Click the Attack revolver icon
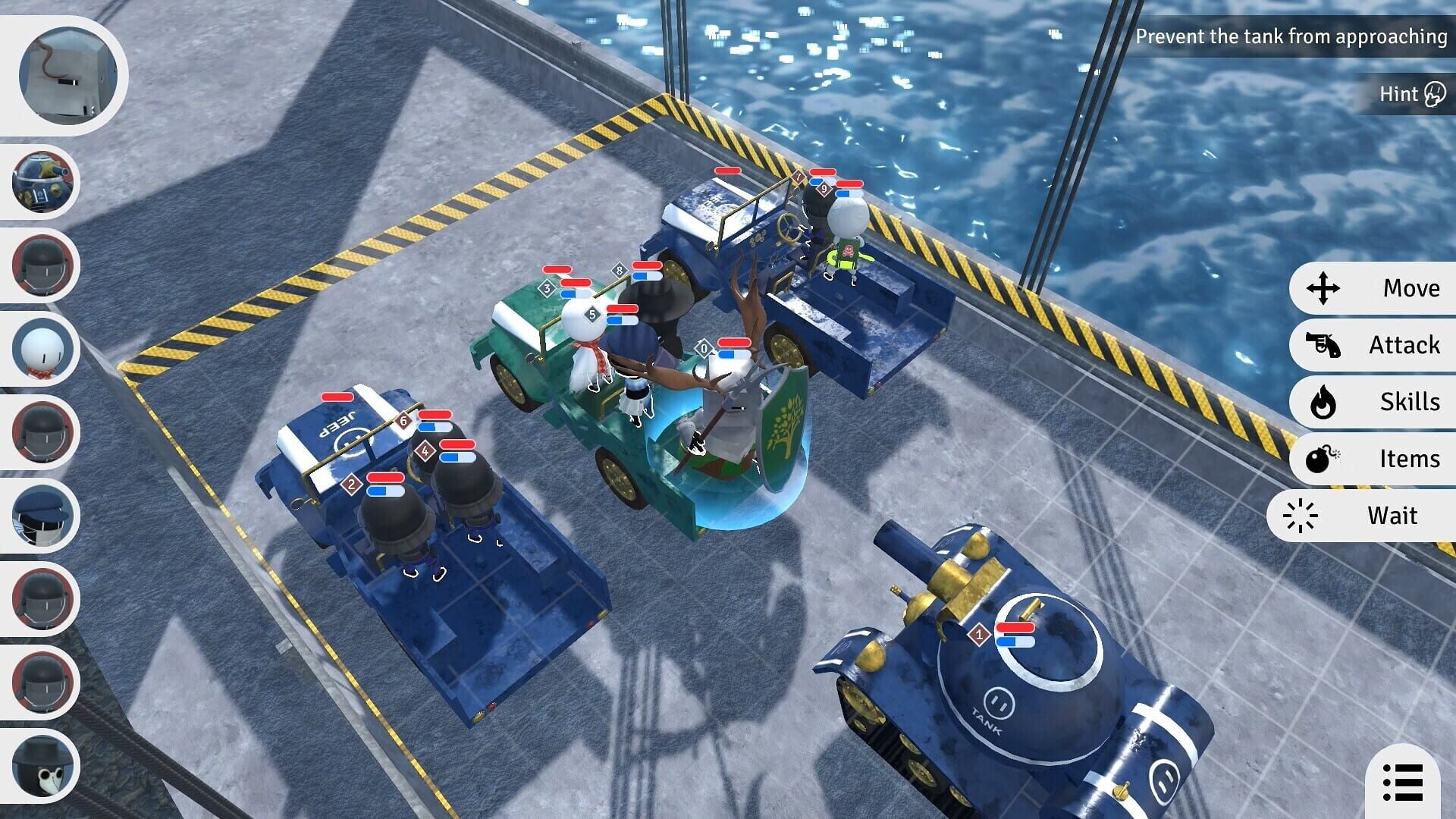 click(x=1322, y=345)
